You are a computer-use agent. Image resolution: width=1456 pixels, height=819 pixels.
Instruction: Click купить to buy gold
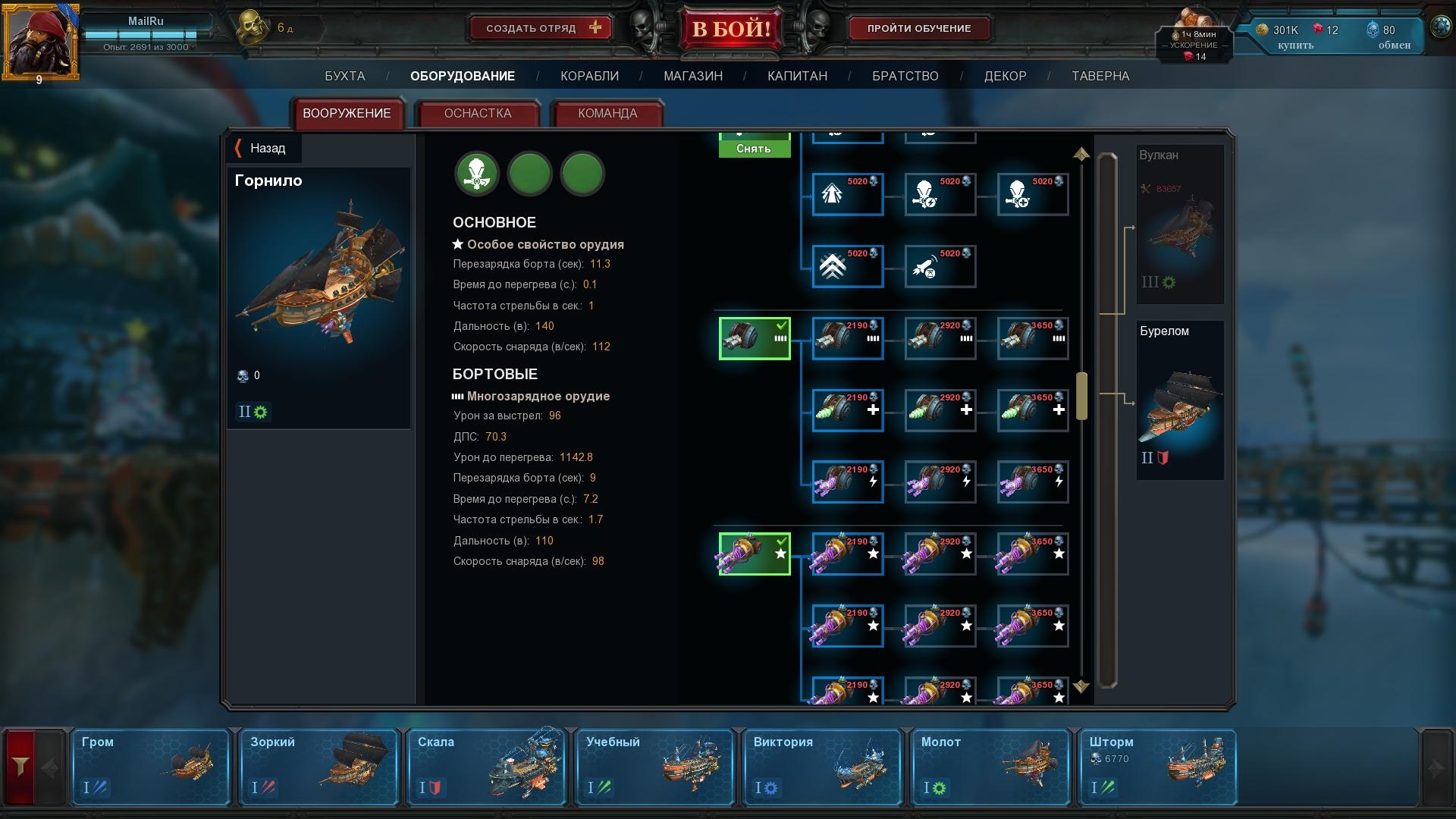pyautogui.click(x=1295, y=45)
